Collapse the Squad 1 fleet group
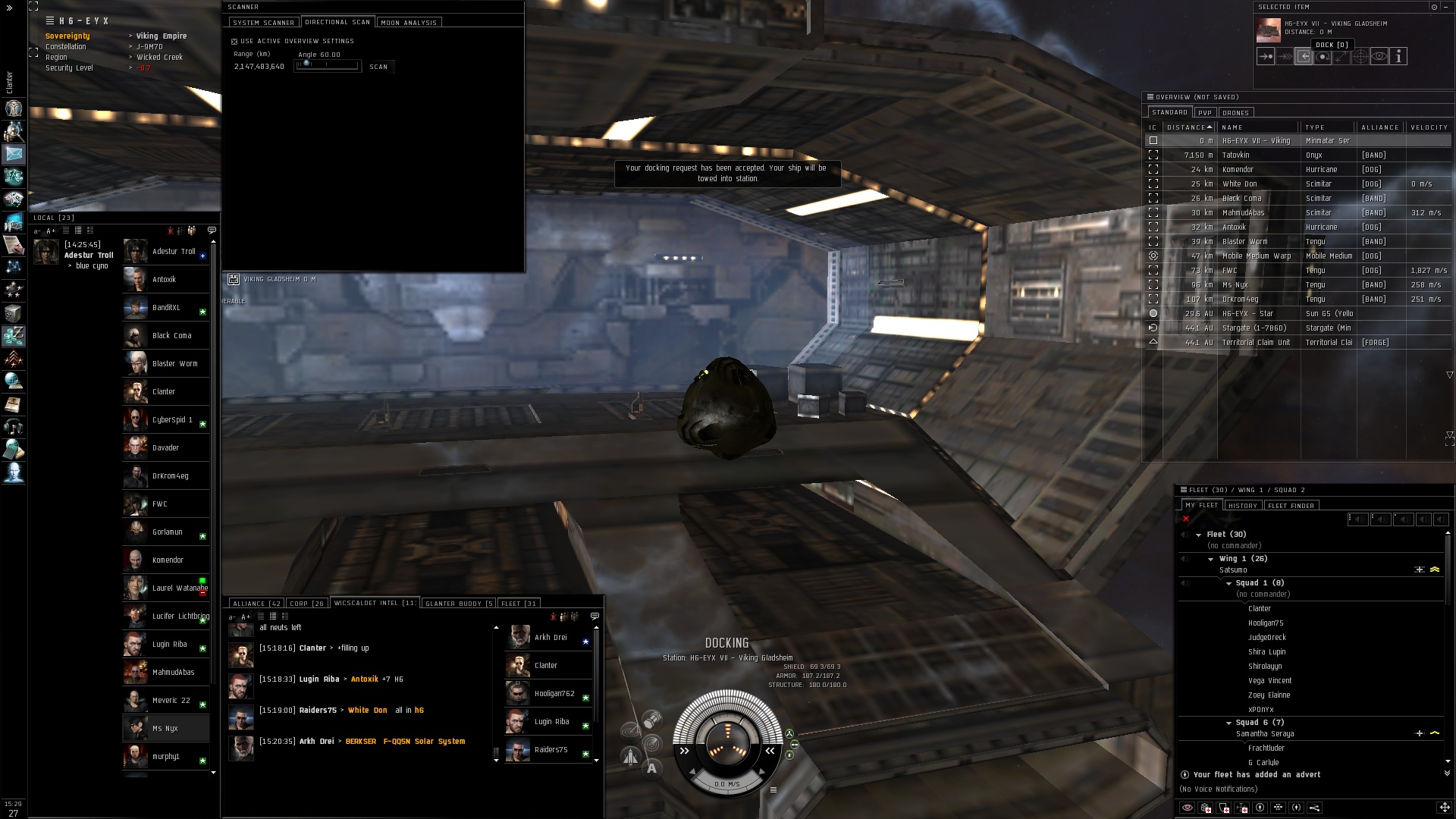The width and height of the screenshot is (1456, 819). [x=1229, y=583]
